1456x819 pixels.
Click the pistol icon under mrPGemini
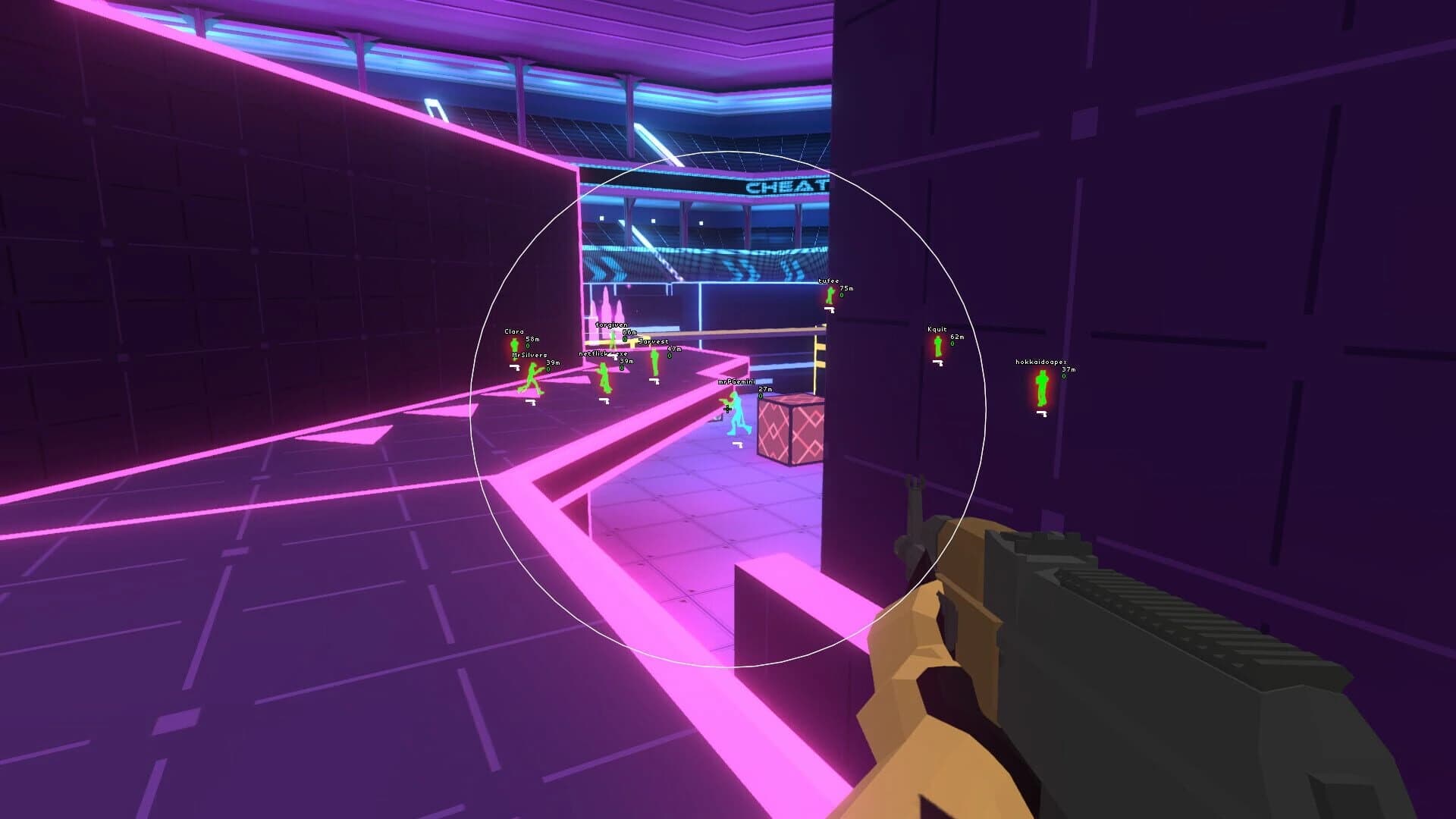pos(737,444)
